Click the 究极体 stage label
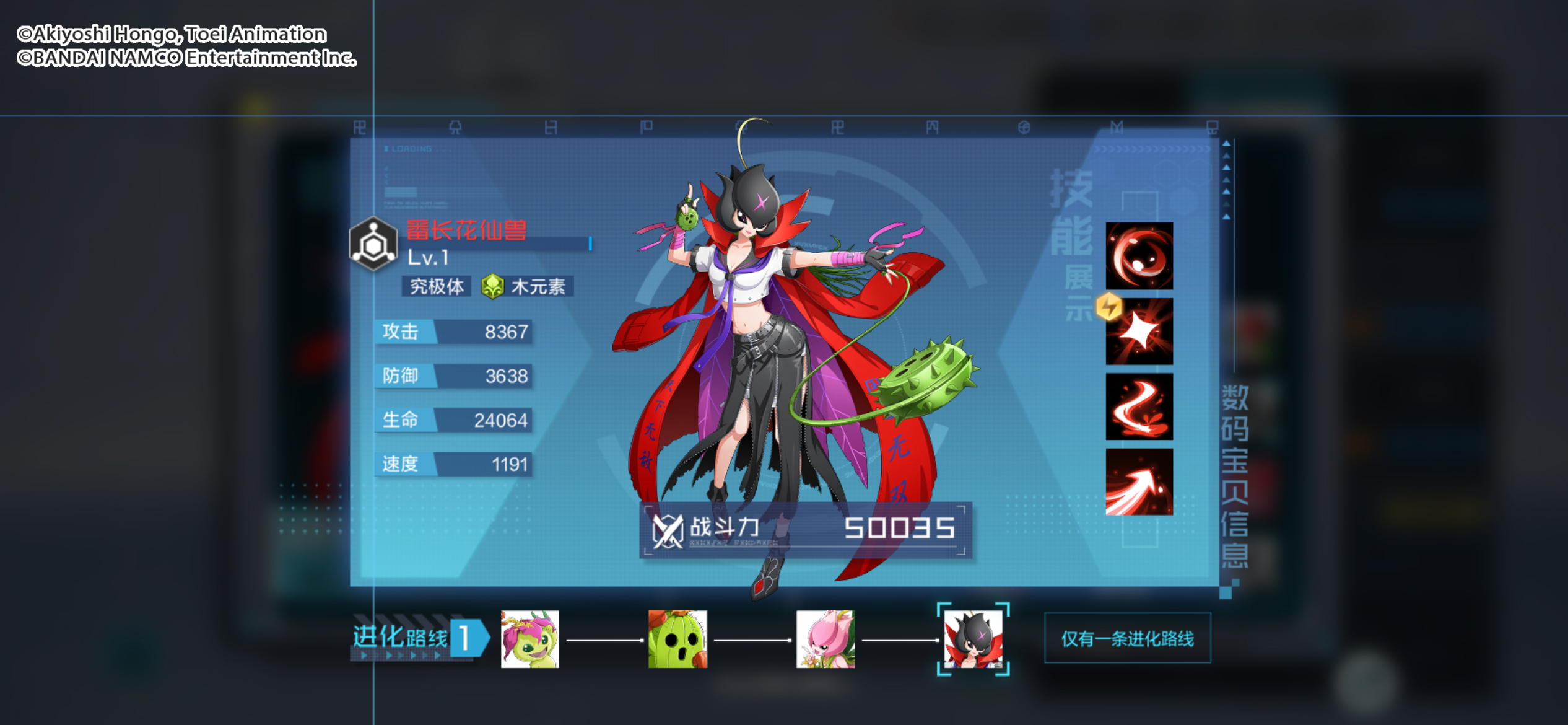Screen dimensions: 1568x725 436,287
